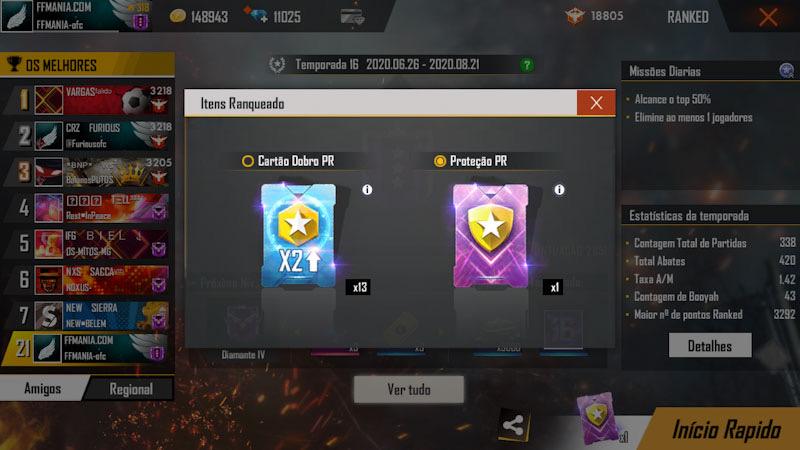
Task: Select the Cartão Dobro PR option
Action: [248, 160]
